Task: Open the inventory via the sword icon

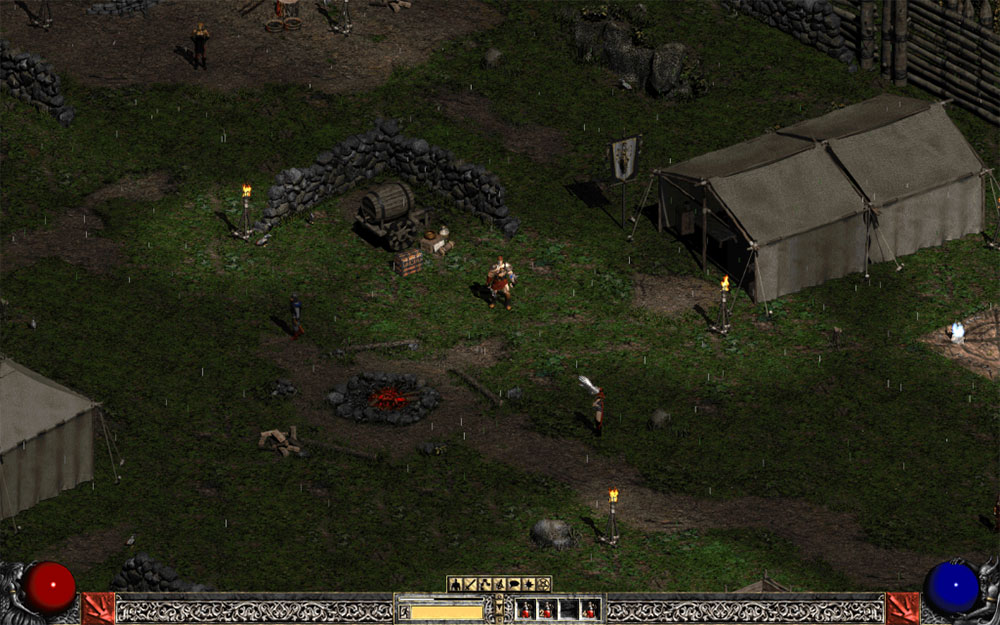Action: click(470, 584)
